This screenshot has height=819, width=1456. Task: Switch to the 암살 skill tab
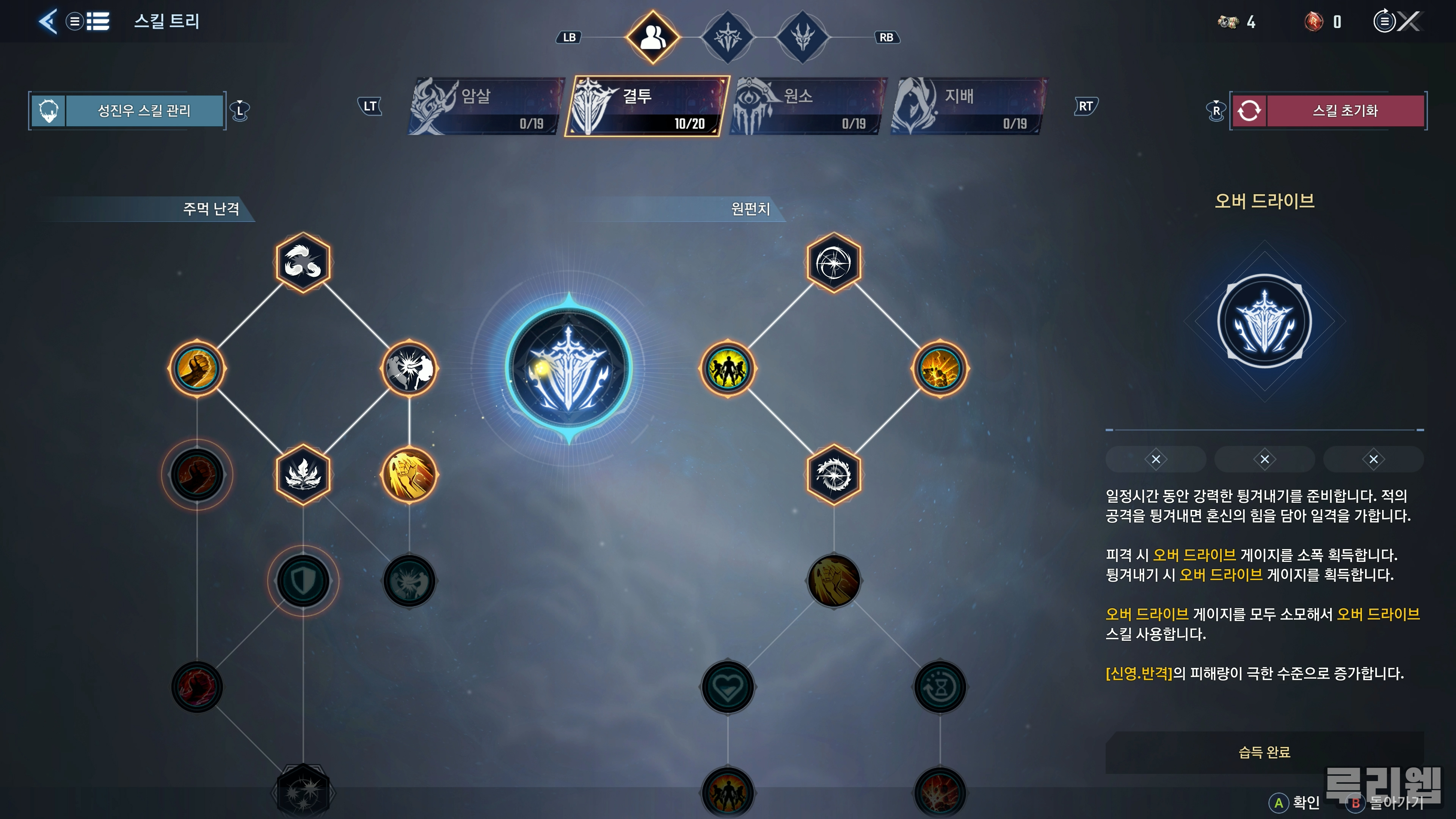(486, 107)
